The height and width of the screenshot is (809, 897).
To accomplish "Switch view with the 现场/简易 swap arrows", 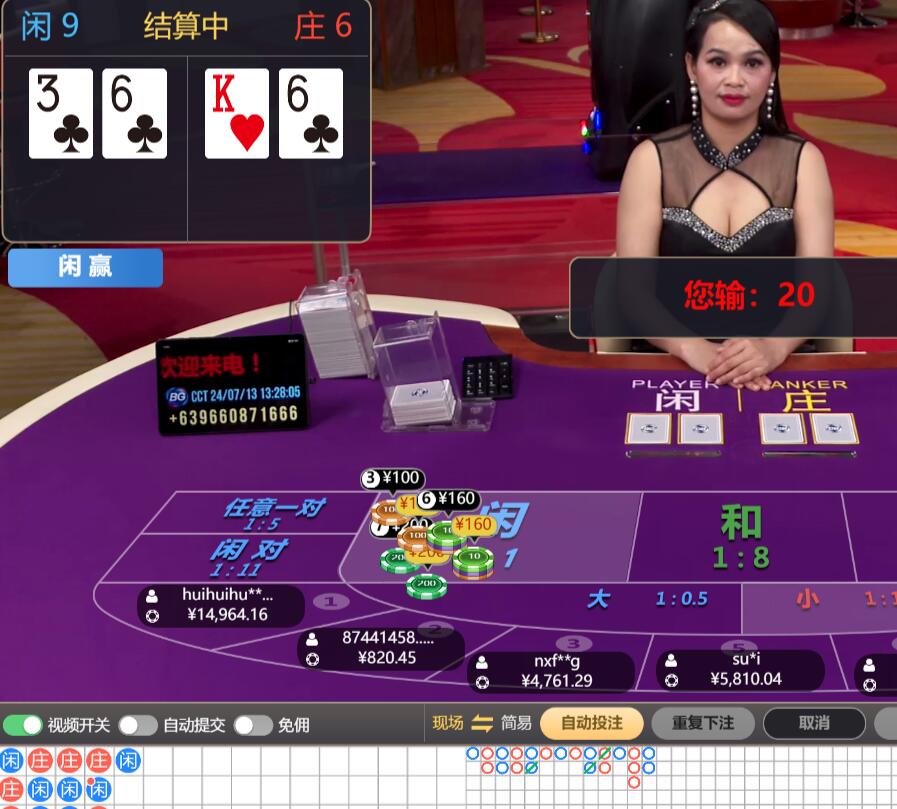I will coord(483,723).
